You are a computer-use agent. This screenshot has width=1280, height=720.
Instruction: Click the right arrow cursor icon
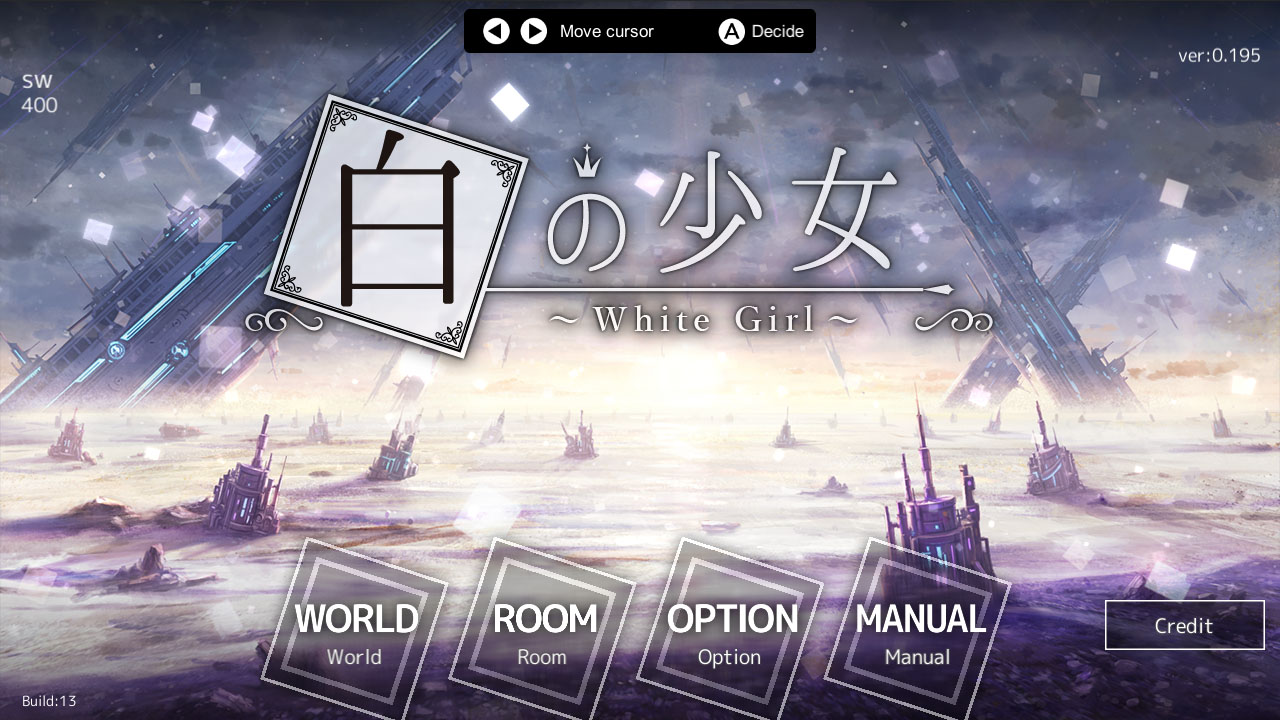click(533, 31)
